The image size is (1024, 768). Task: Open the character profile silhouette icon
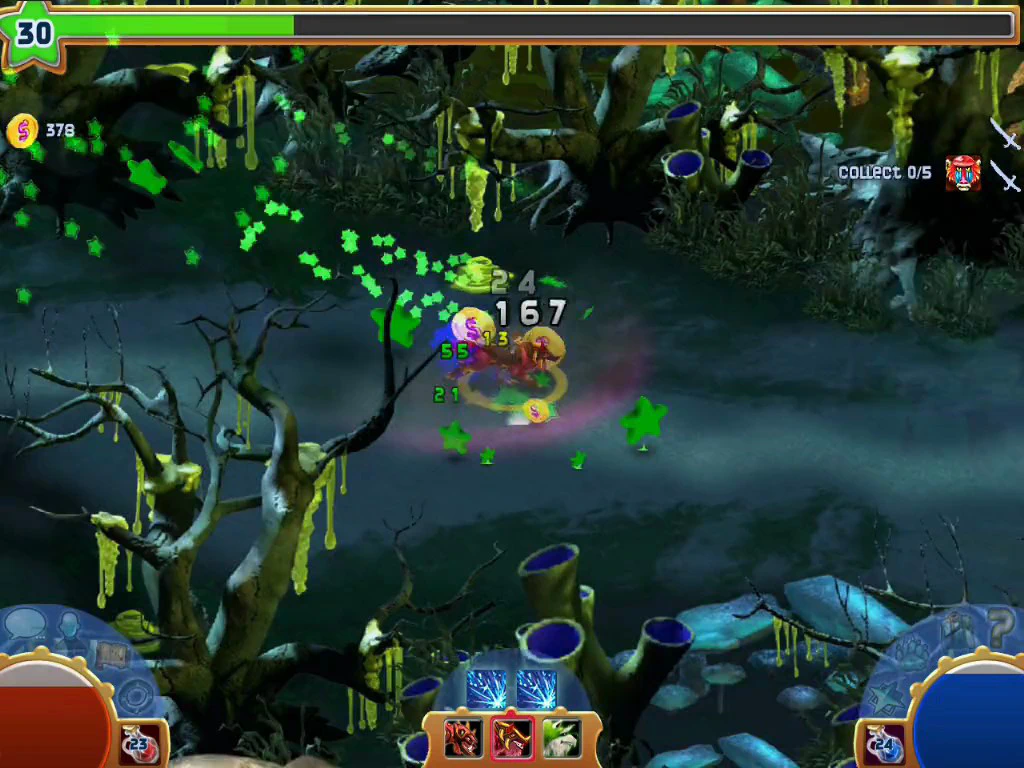[x=70, y=628]
